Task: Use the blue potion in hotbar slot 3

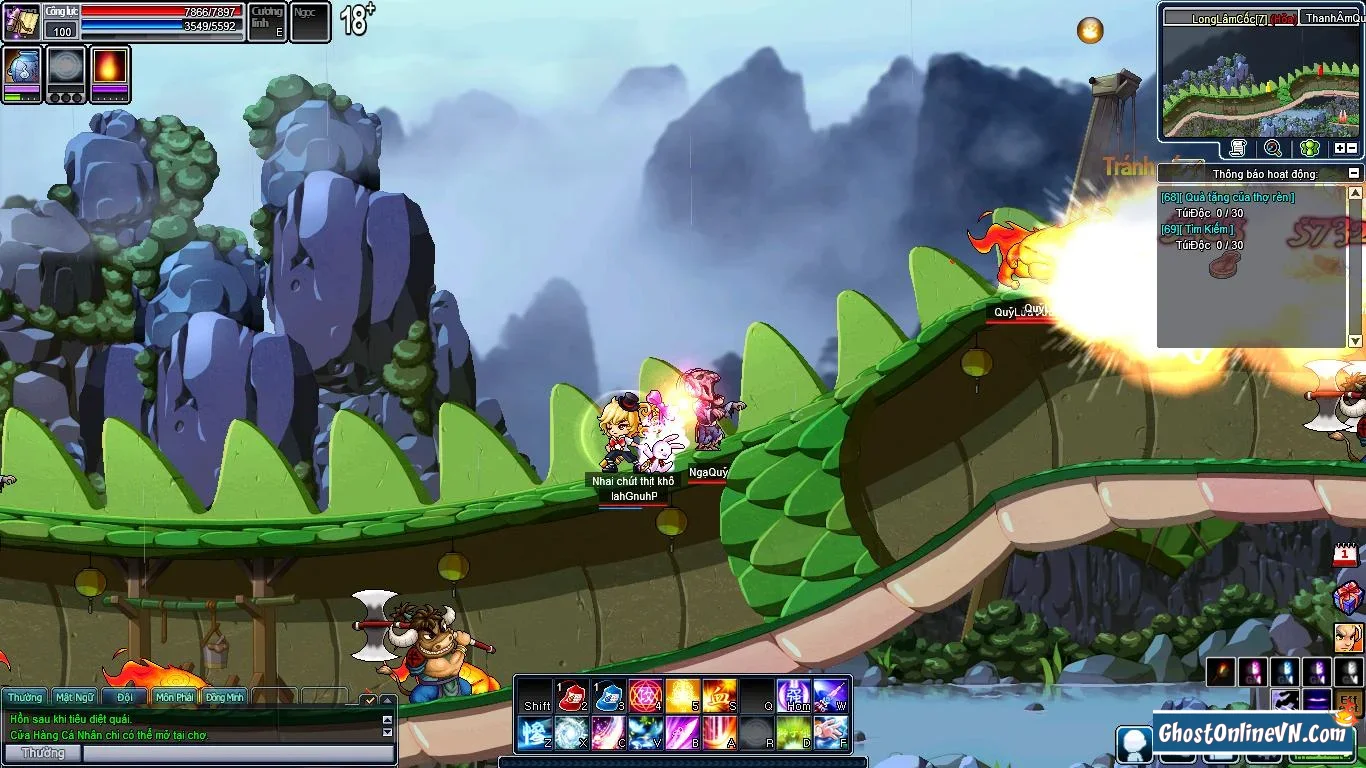Action: pyautogui.click(x=609, y=696)
